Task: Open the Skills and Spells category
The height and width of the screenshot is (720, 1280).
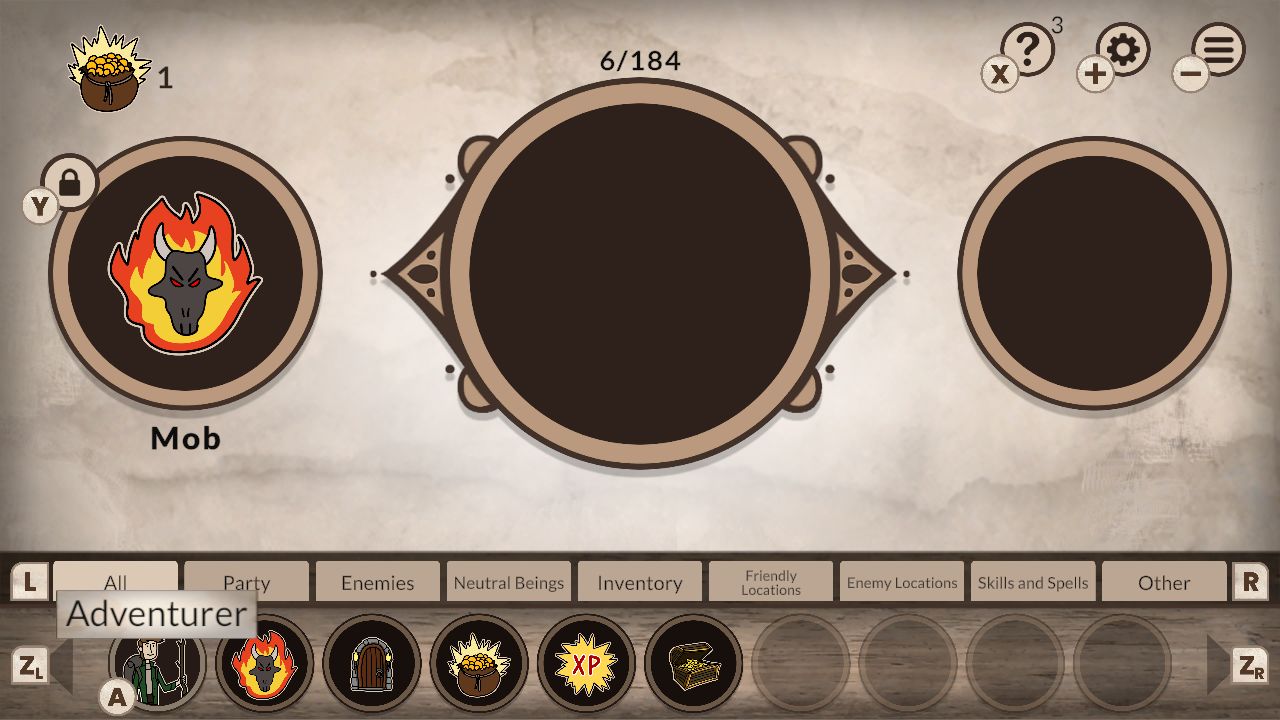Action: (x=1032, y=581)
